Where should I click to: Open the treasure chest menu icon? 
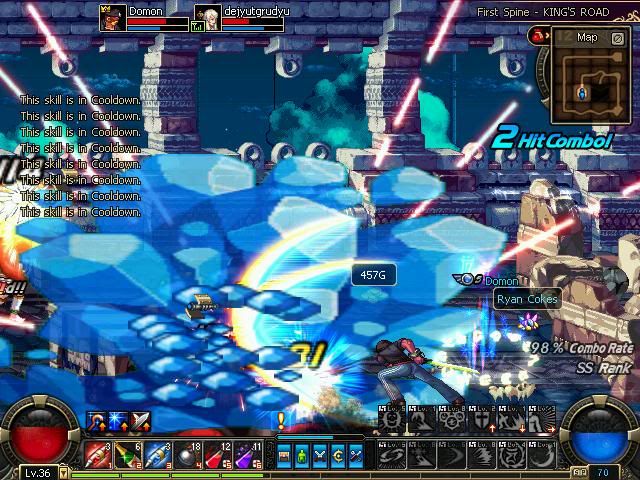point(284,456)
